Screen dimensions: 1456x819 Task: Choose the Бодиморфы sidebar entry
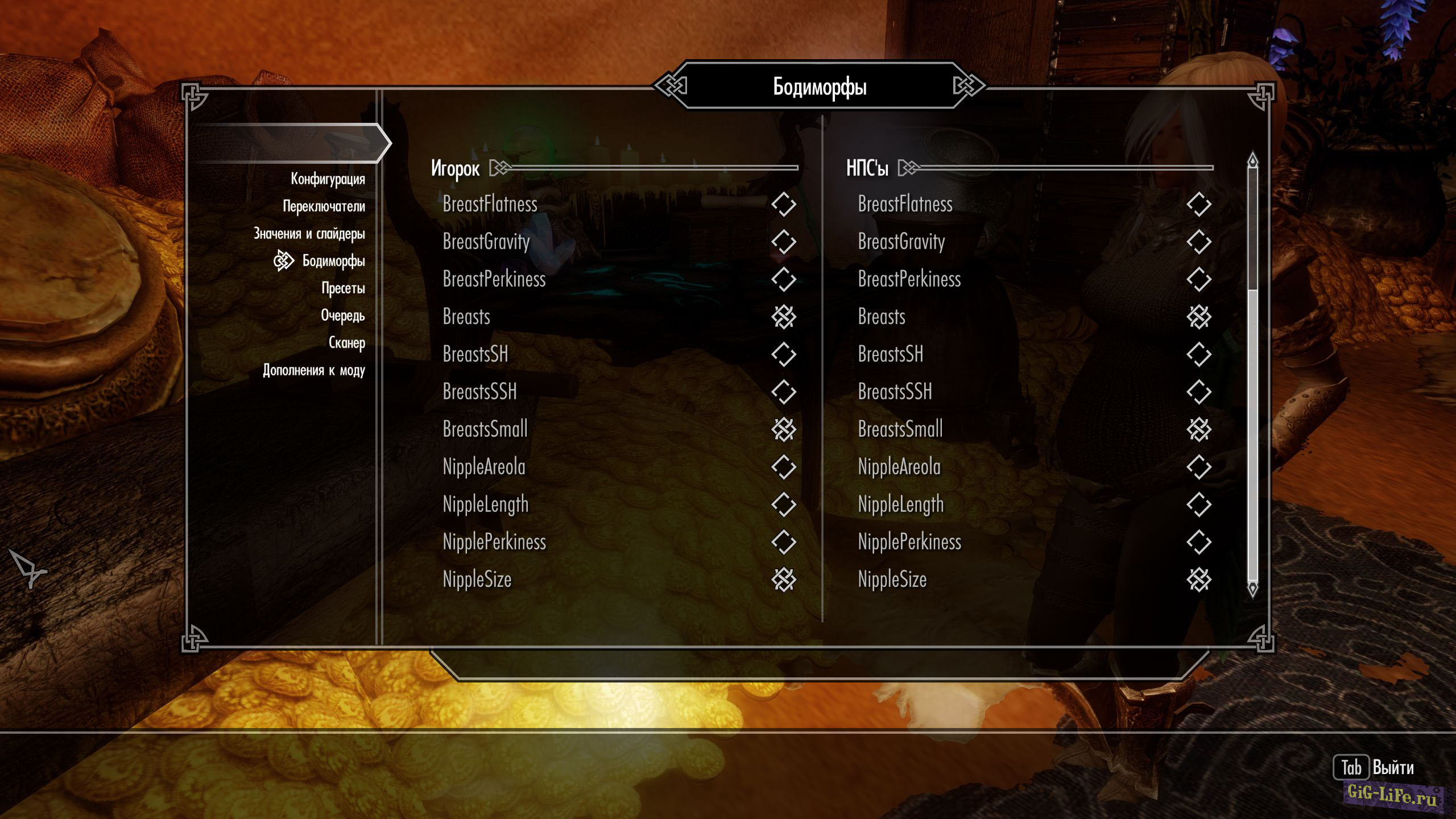coord(333,261)
